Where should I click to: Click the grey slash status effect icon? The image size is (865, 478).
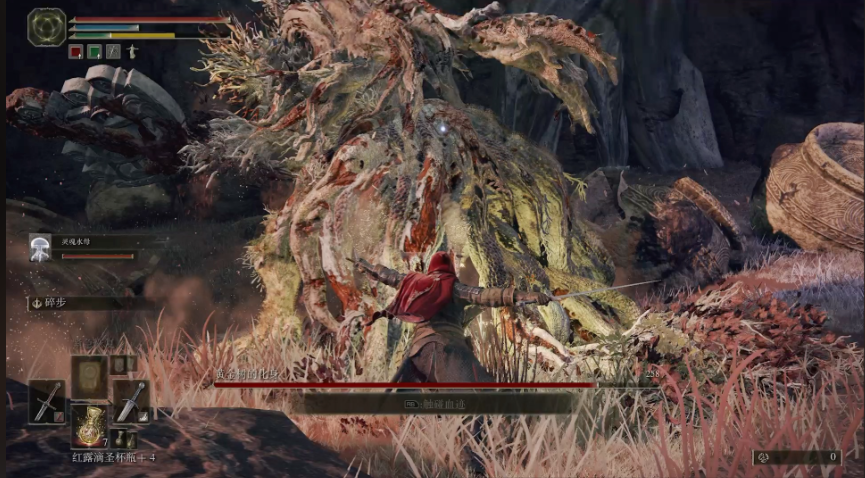tap(113, 51)
